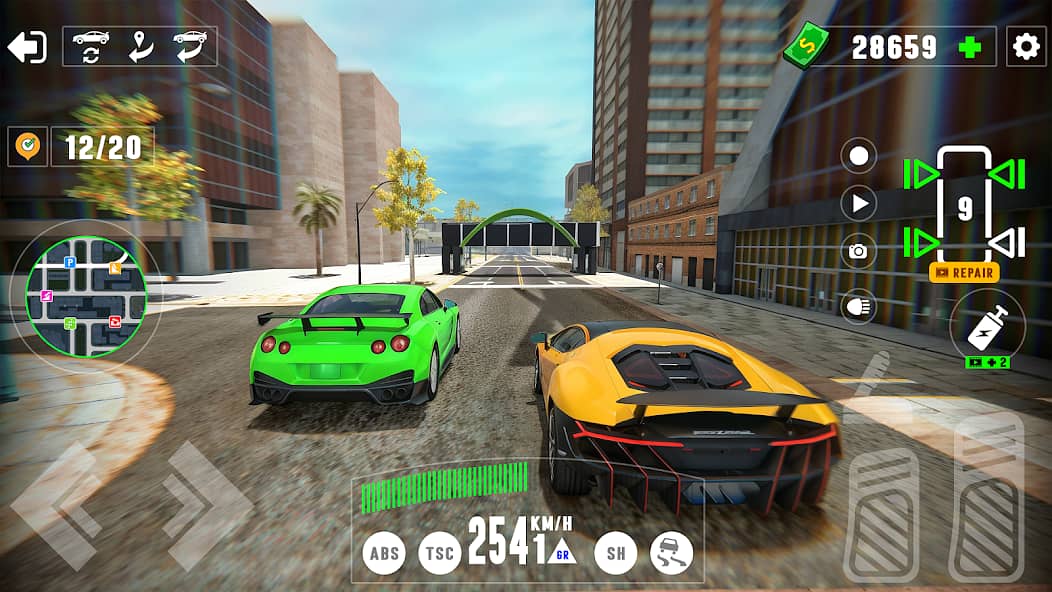Tap the SH shifter button
Screen dimensions: 1052x592
[x=615, y=553]
